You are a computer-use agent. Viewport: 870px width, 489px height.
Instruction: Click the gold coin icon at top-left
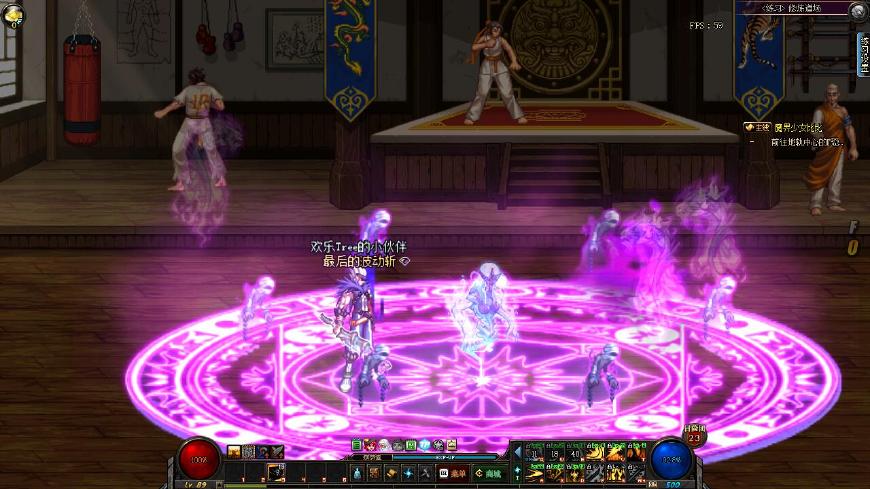[x=13, y=15]
